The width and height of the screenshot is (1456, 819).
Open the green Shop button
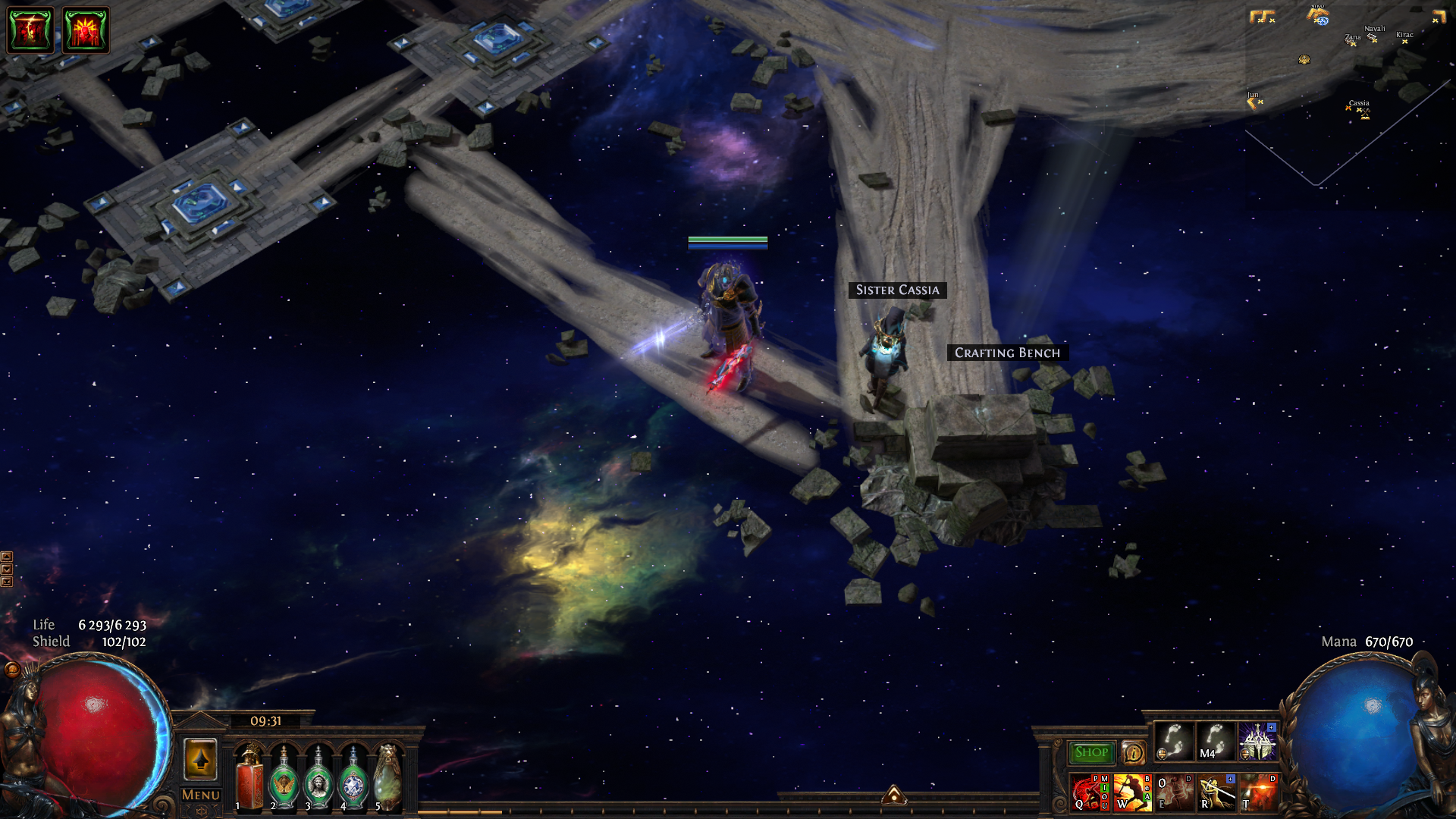(1090, 752)
